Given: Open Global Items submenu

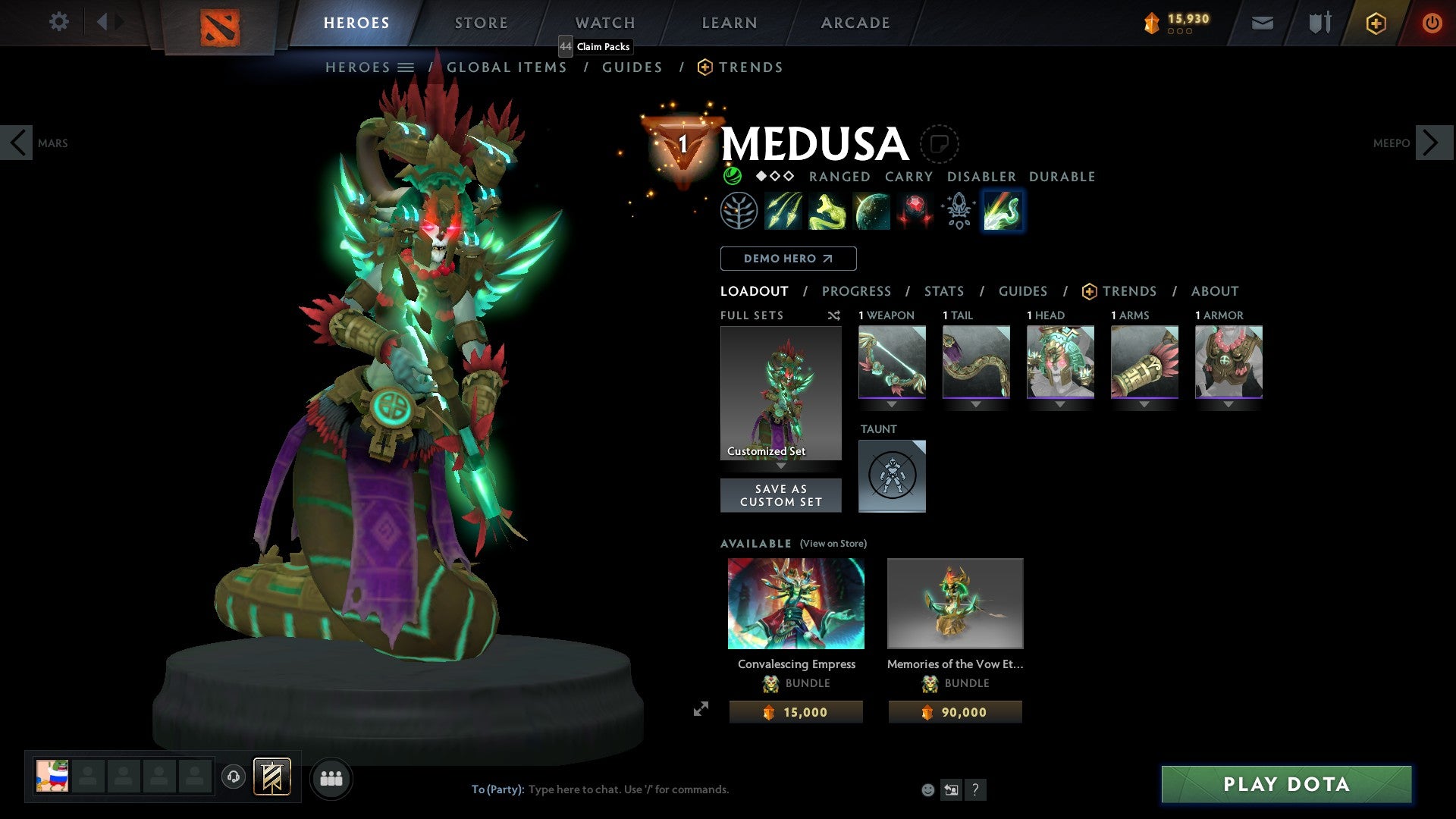Looking at the screenshot, I should (507, 67).
